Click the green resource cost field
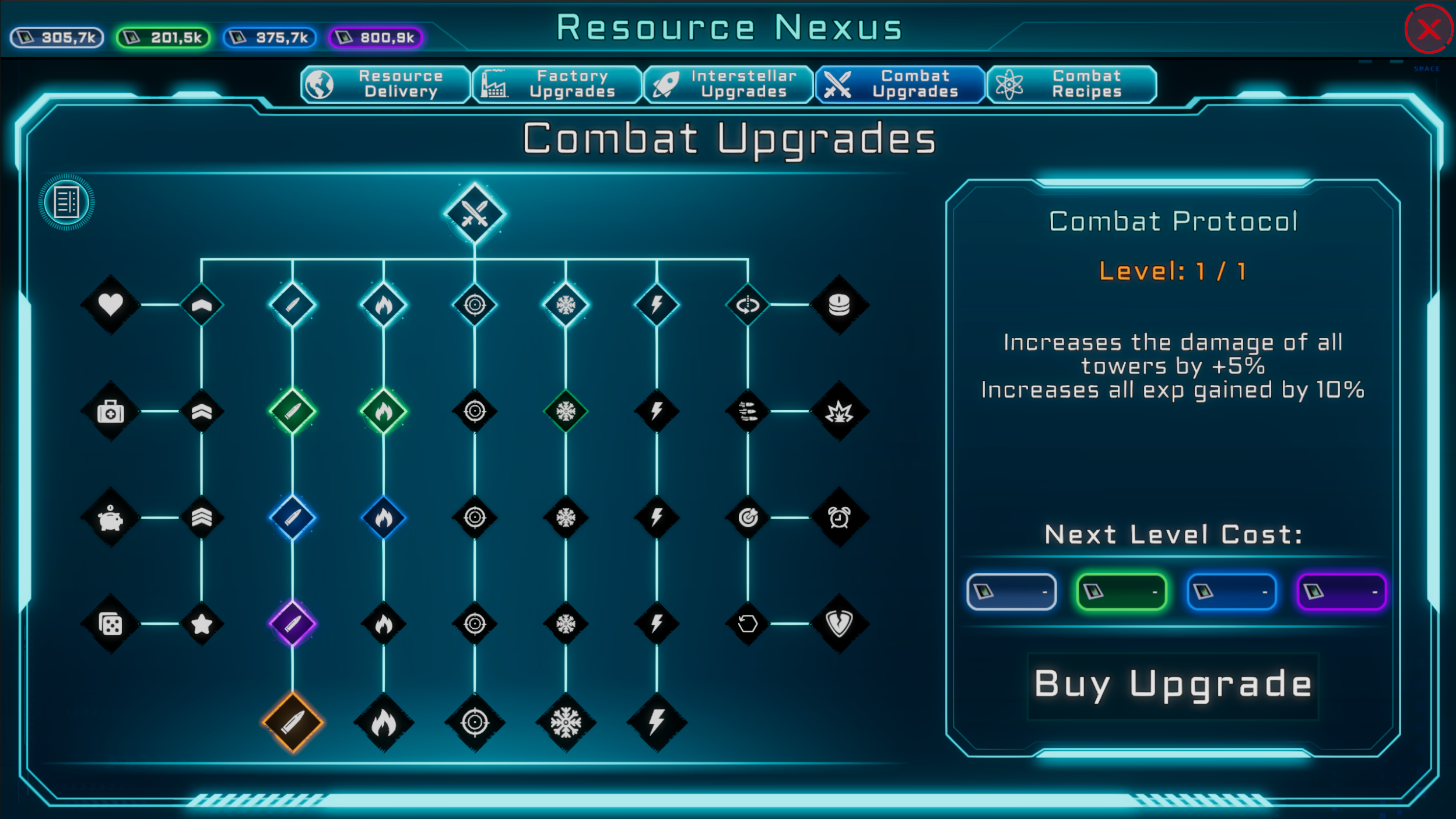Screen dimensions: 1456x819 pyautogui.click(x=1121, y=591)
